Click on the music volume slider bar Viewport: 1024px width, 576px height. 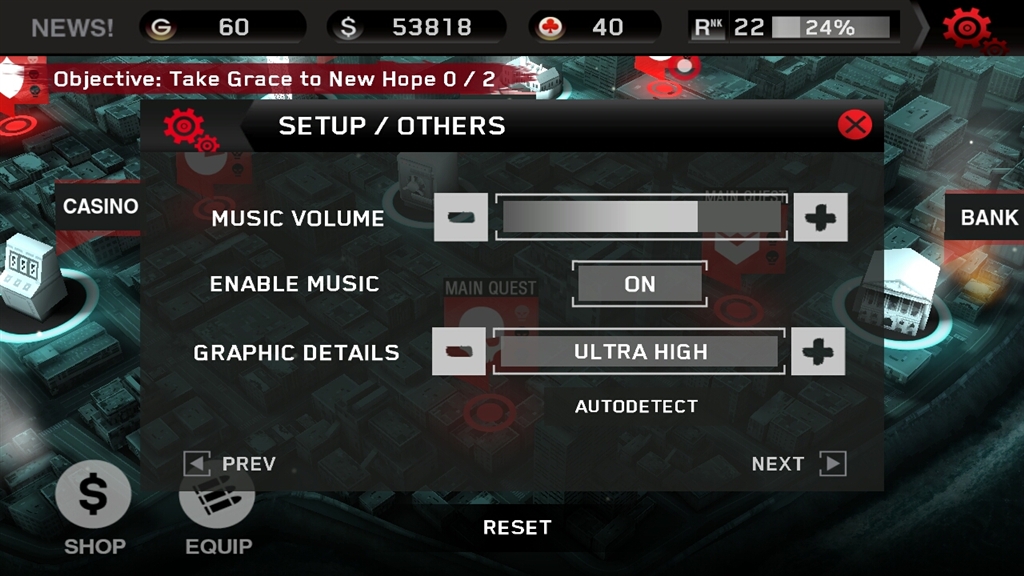(641, 218)
